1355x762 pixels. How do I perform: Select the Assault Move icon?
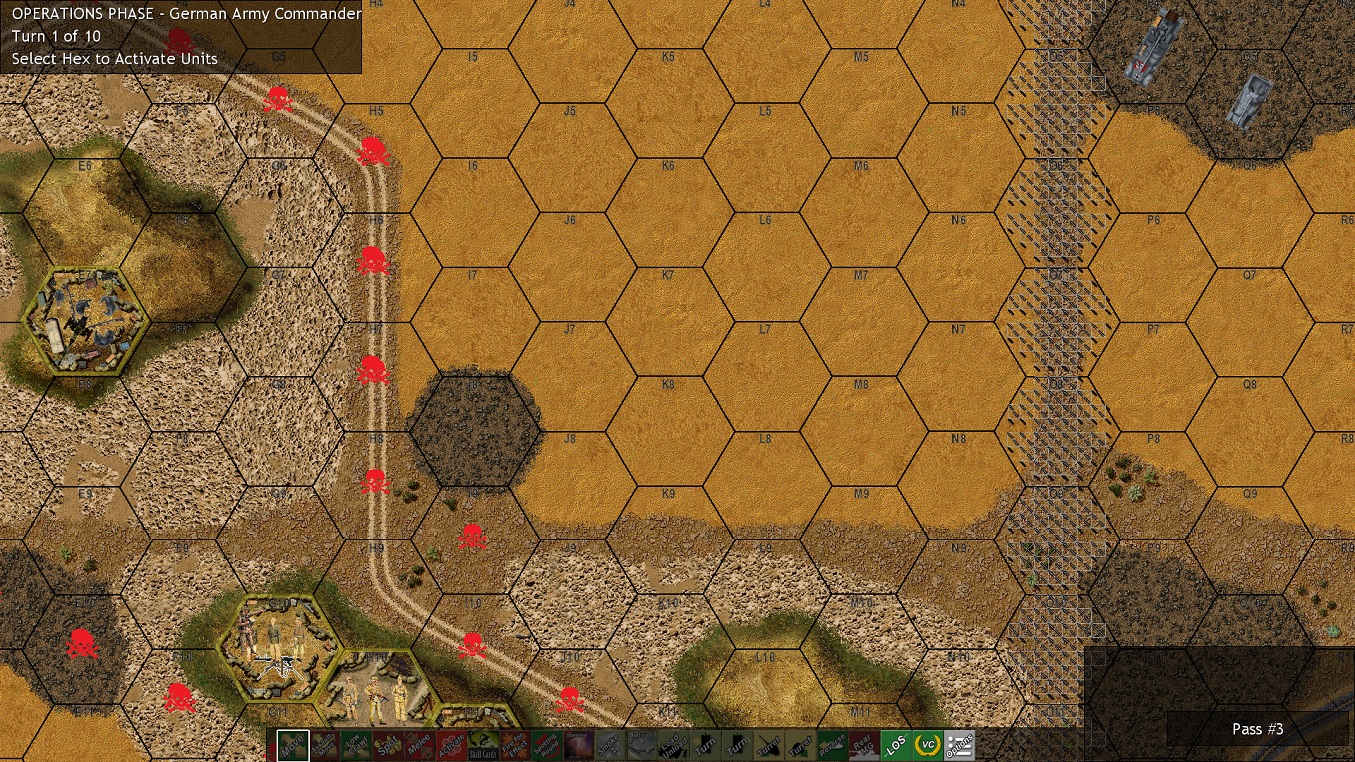[325, 745]
